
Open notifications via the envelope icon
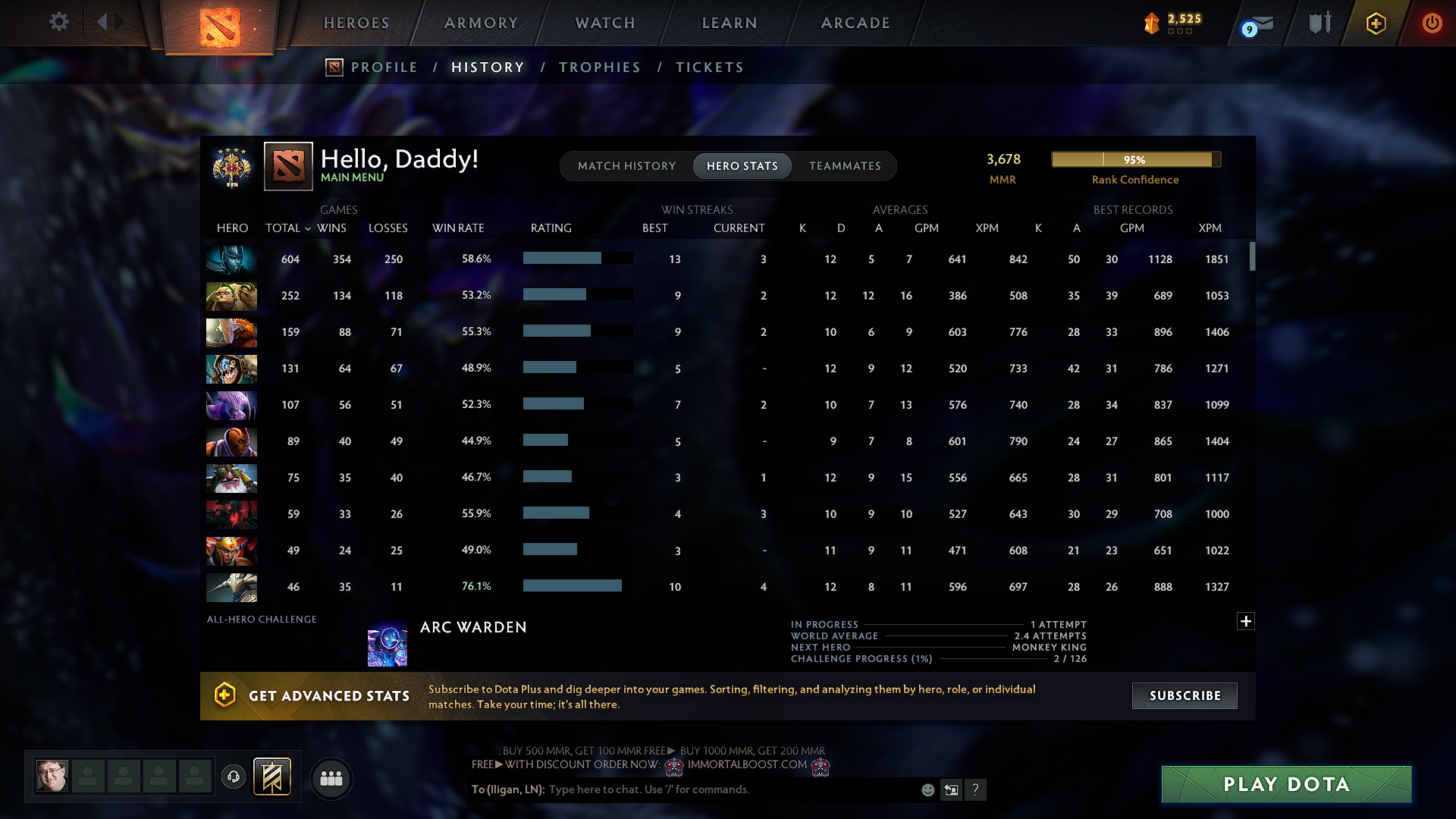pos(1263,23)
